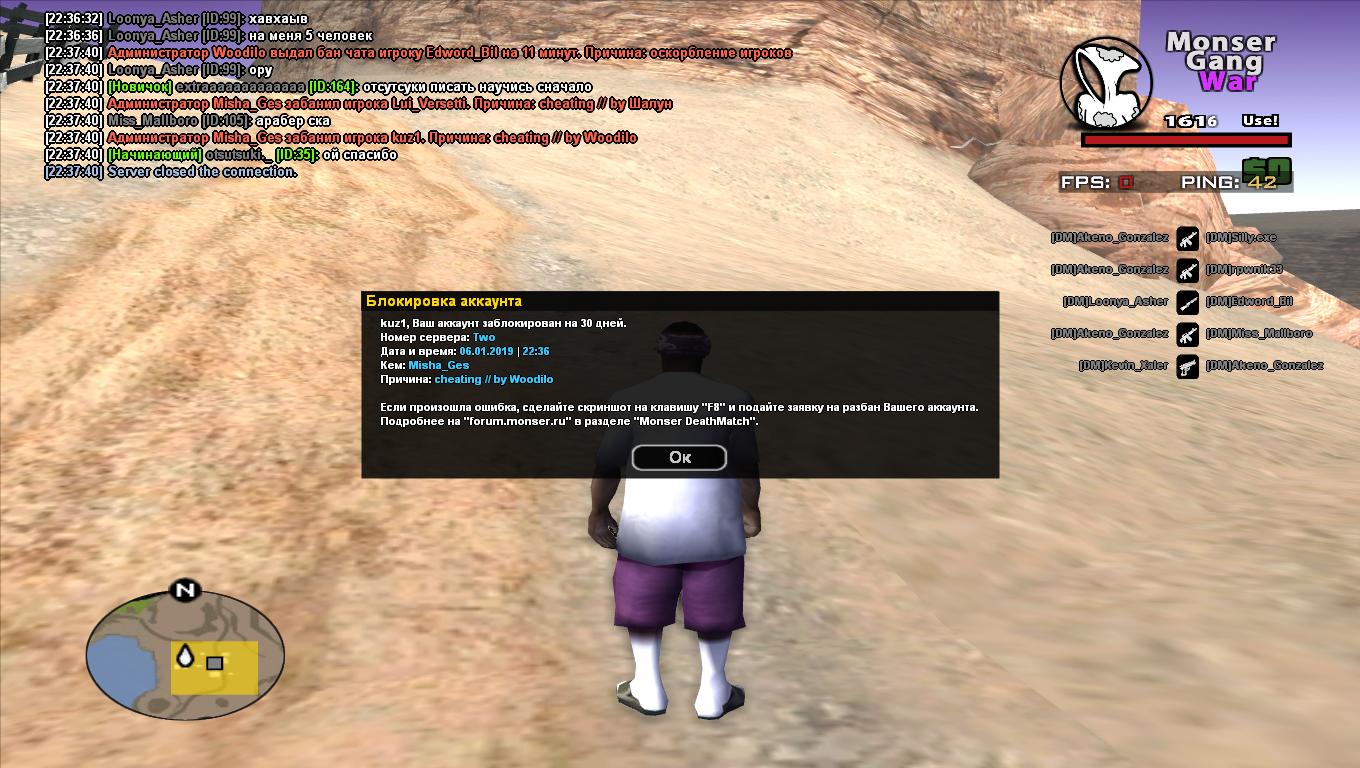Viewport: 1360px width, 768px height.
Task: Select the AK-47 icon next to [DM]Silly.exe
Action: pyautogui.click(x=1188, y=239)
